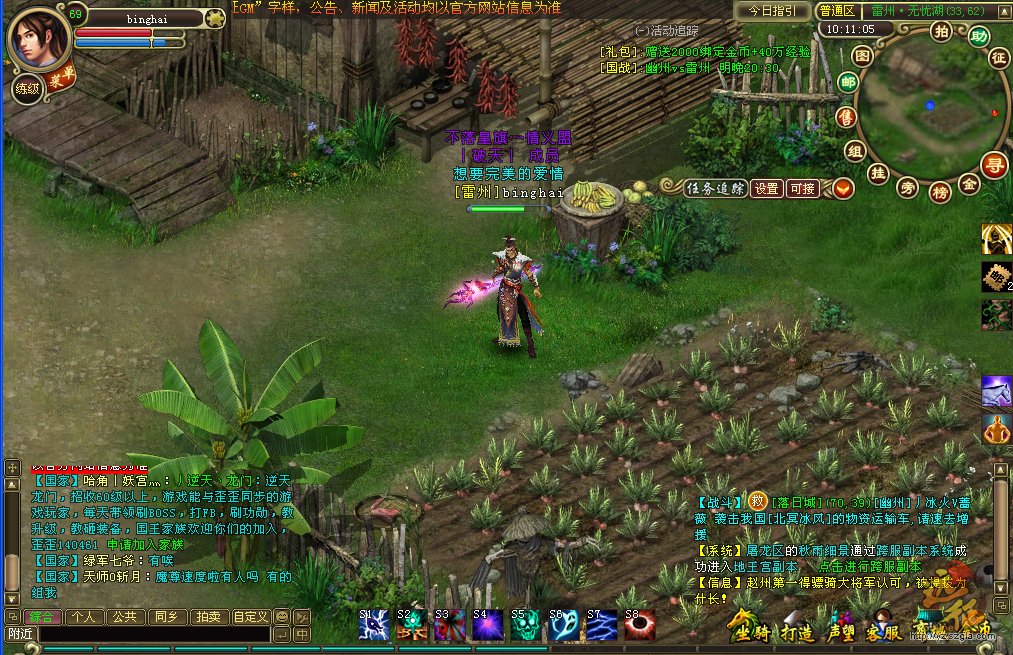Use the S8 red black-hole skill
The image size is (1013, 655).
(x=639, y=625)
